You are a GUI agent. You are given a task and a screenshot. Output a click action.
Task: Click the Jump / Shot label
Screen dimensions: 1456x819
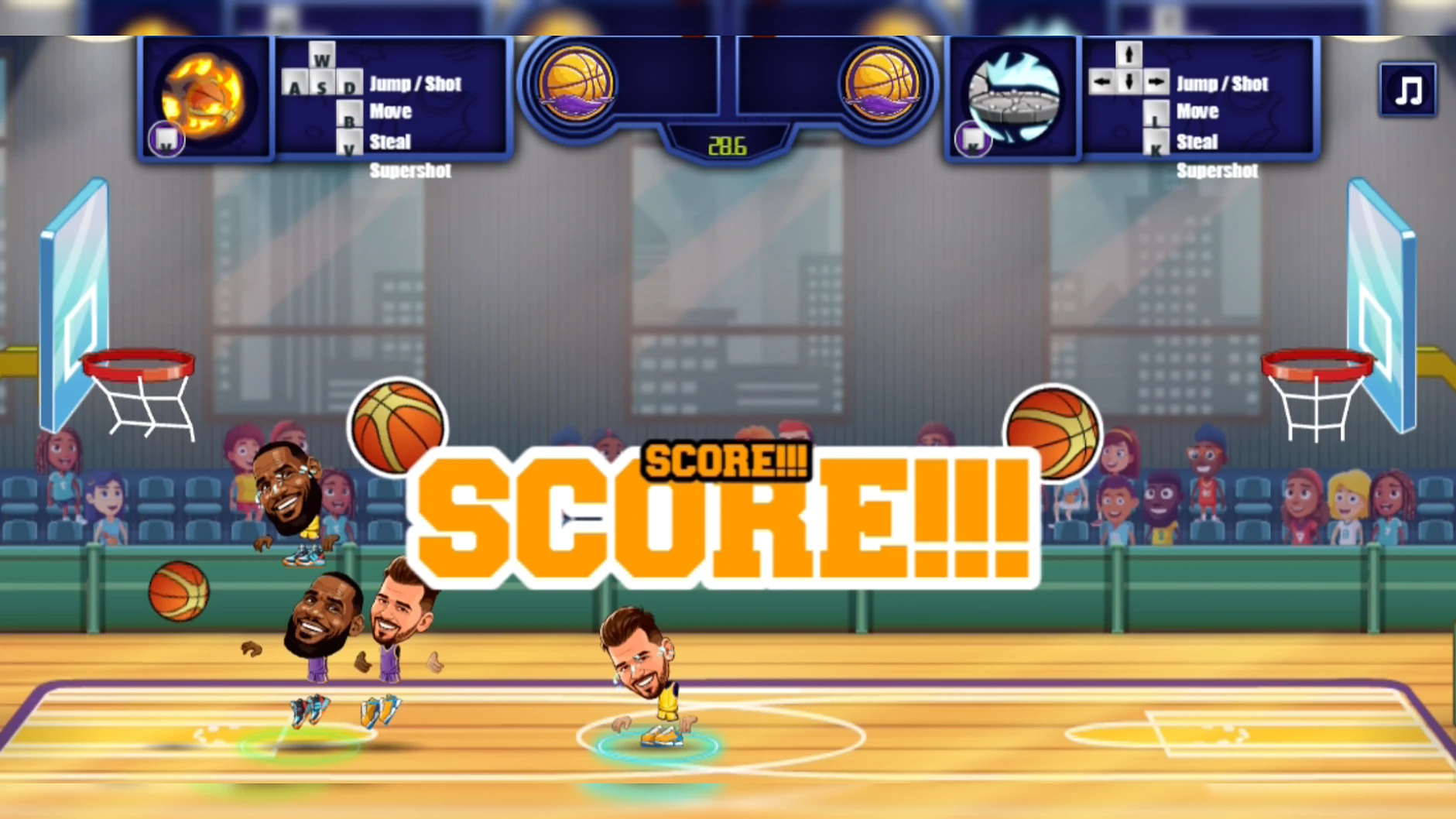click(416, 84)
